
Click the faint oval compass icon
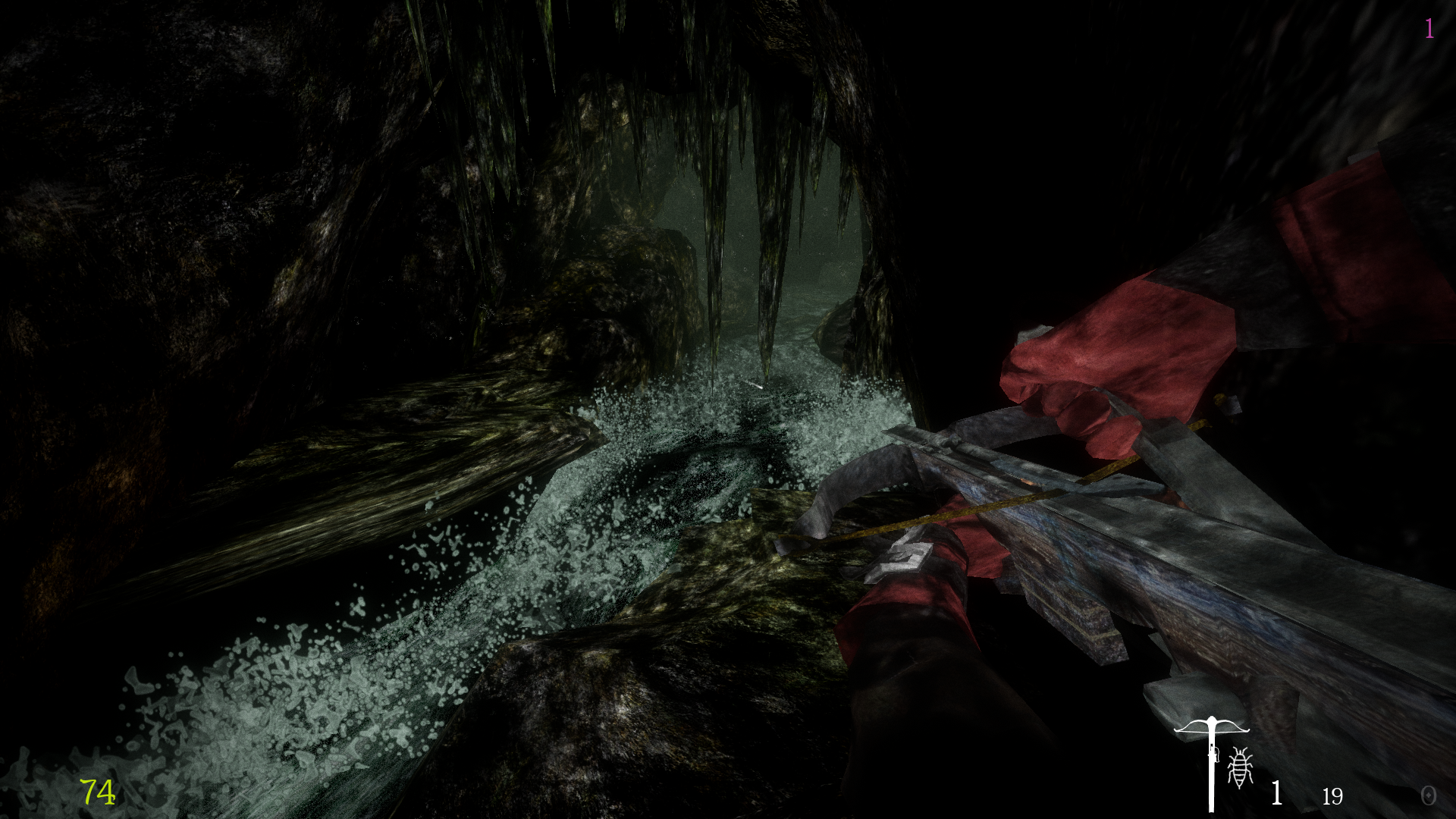1428,795
